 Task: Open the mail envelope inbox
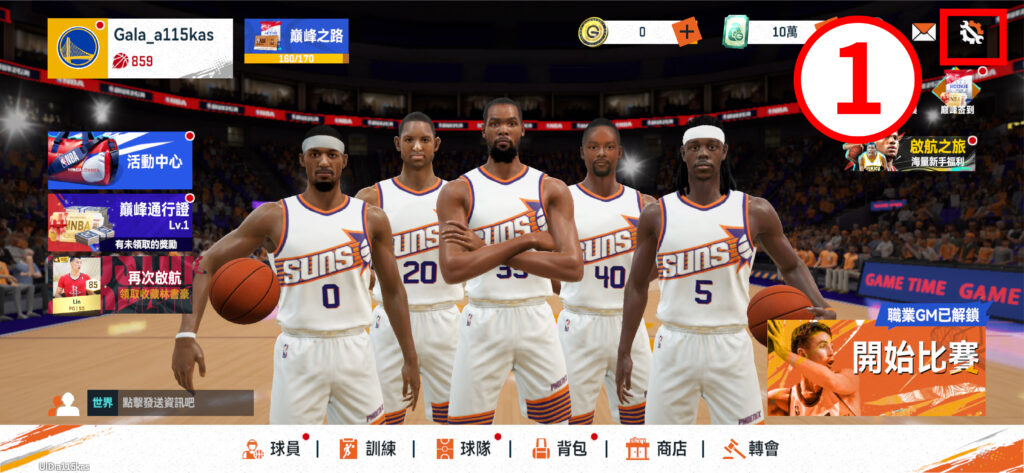(x=923, y=32)
